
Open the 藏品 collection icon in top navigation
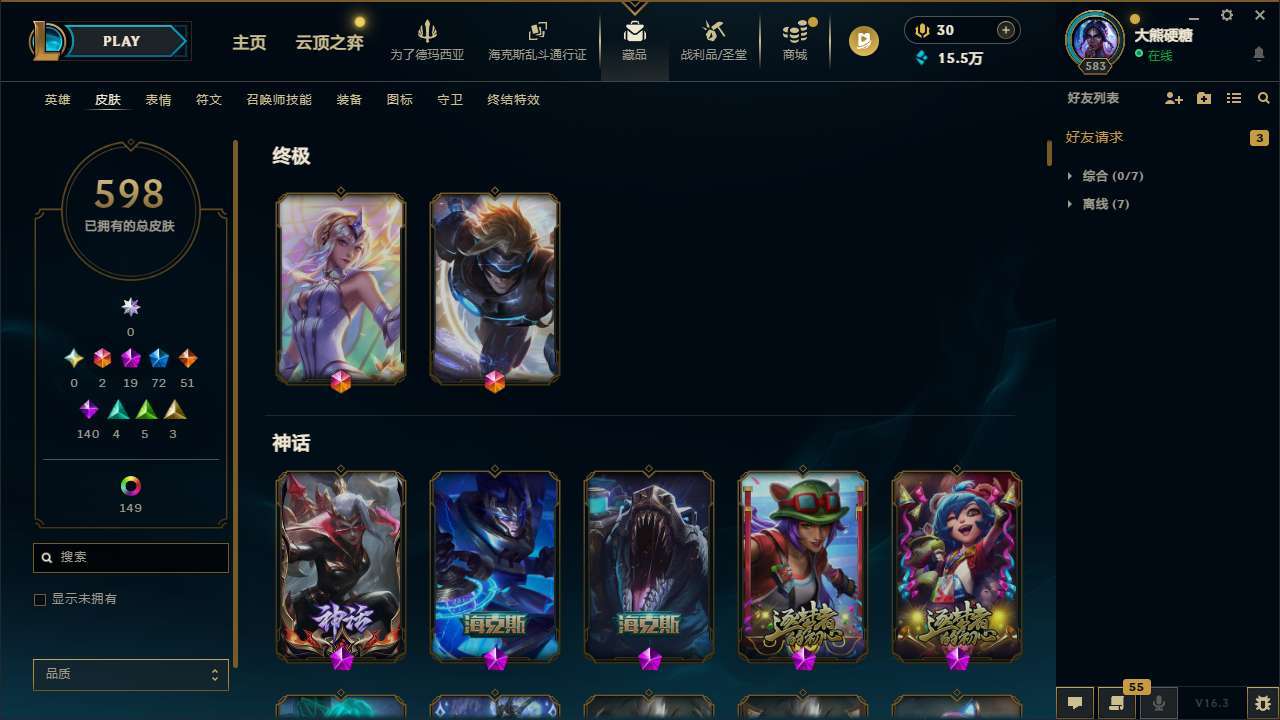633,38
